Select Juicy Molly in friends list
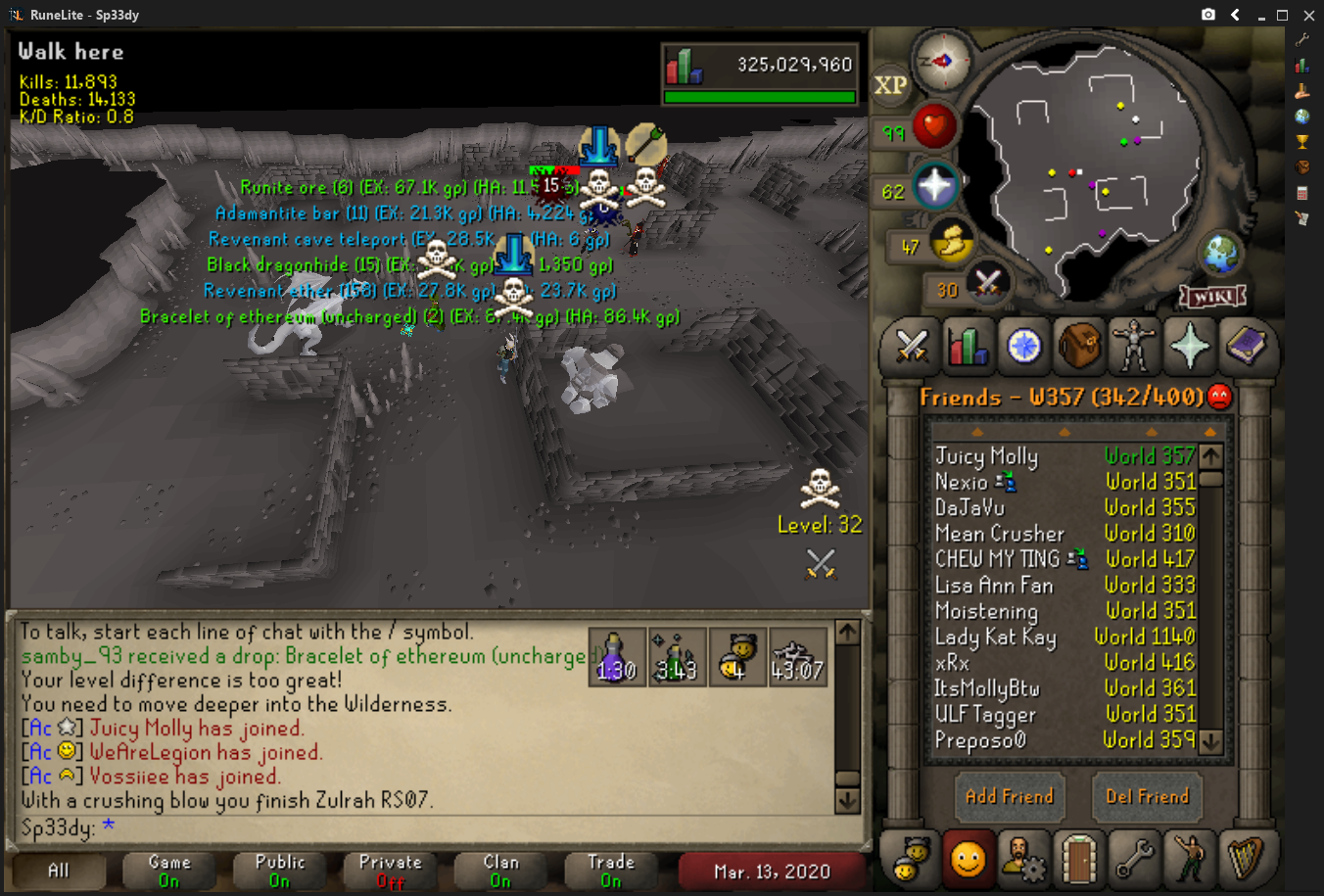Viewport: 1324px width, 896px height. click(986, 456)
